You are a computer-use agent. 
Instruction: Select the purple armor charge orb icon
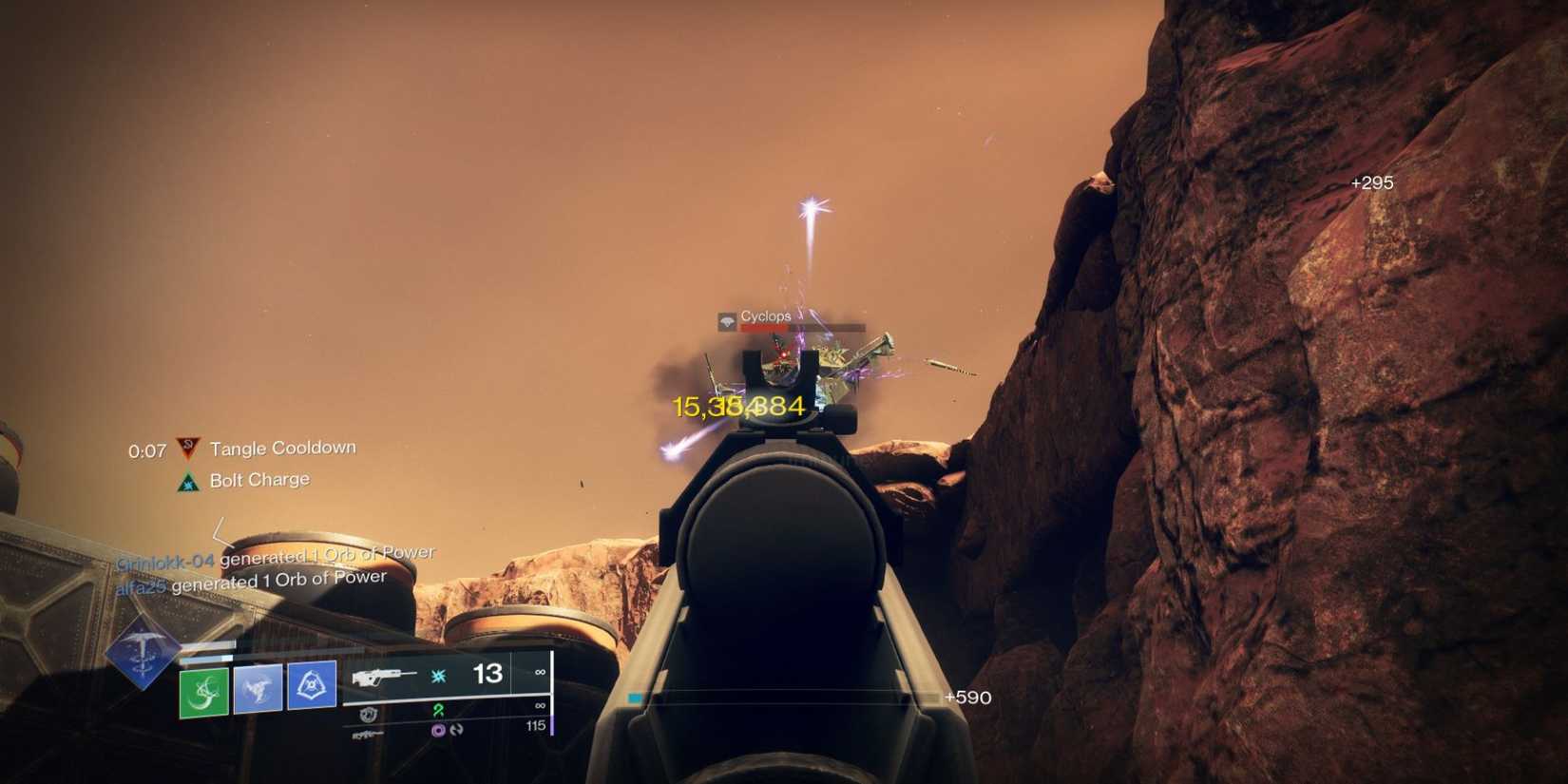tap(437, 732)
